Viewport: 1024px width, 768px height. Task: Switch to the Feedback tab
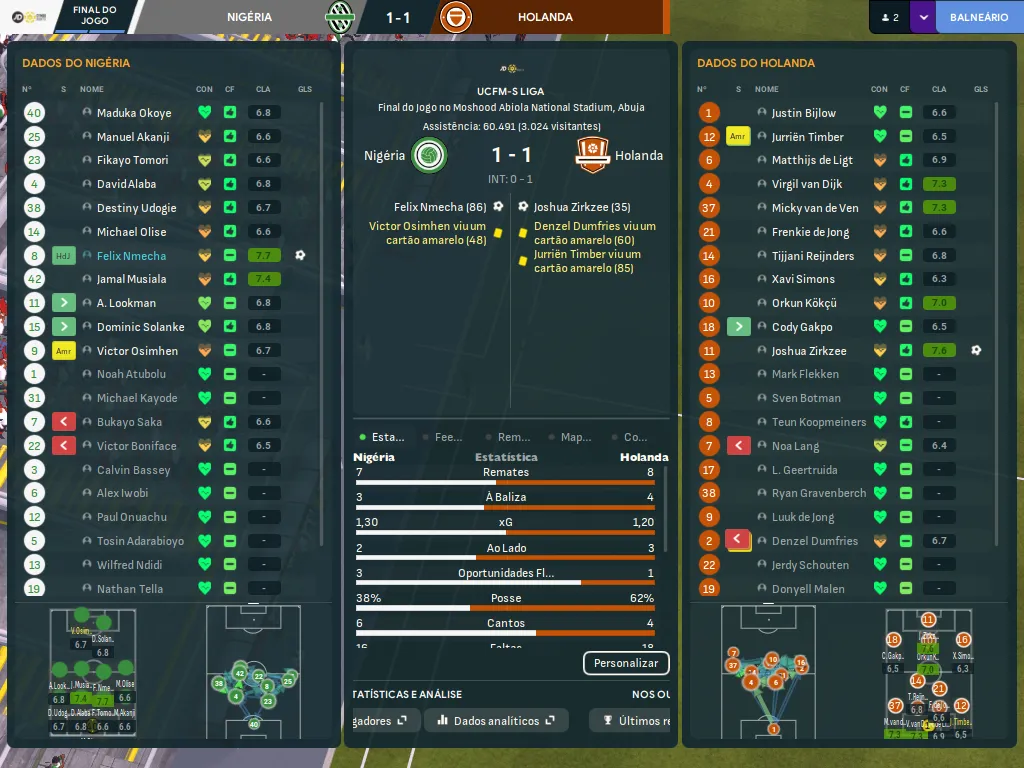(x=443, y=437)
